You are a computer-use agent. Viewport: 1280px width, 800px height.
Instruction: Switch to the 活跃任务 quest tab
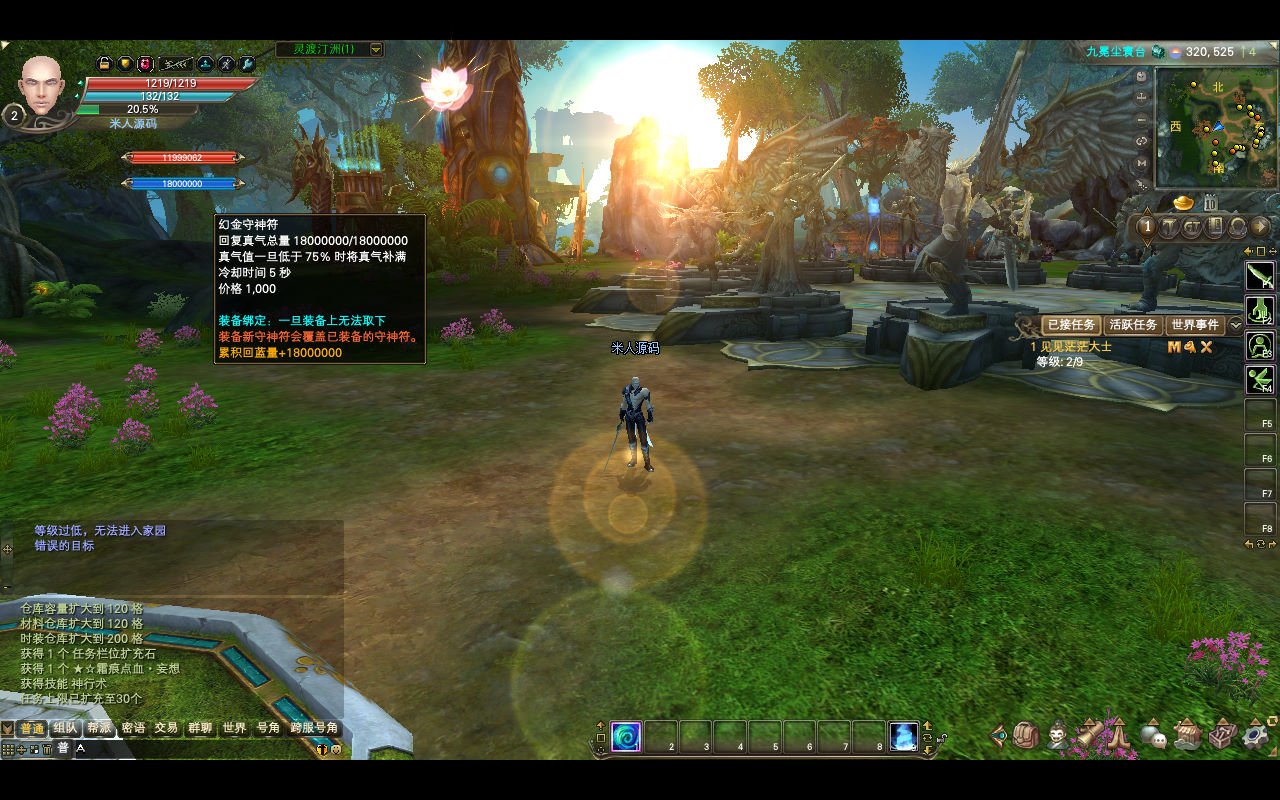1133,325
